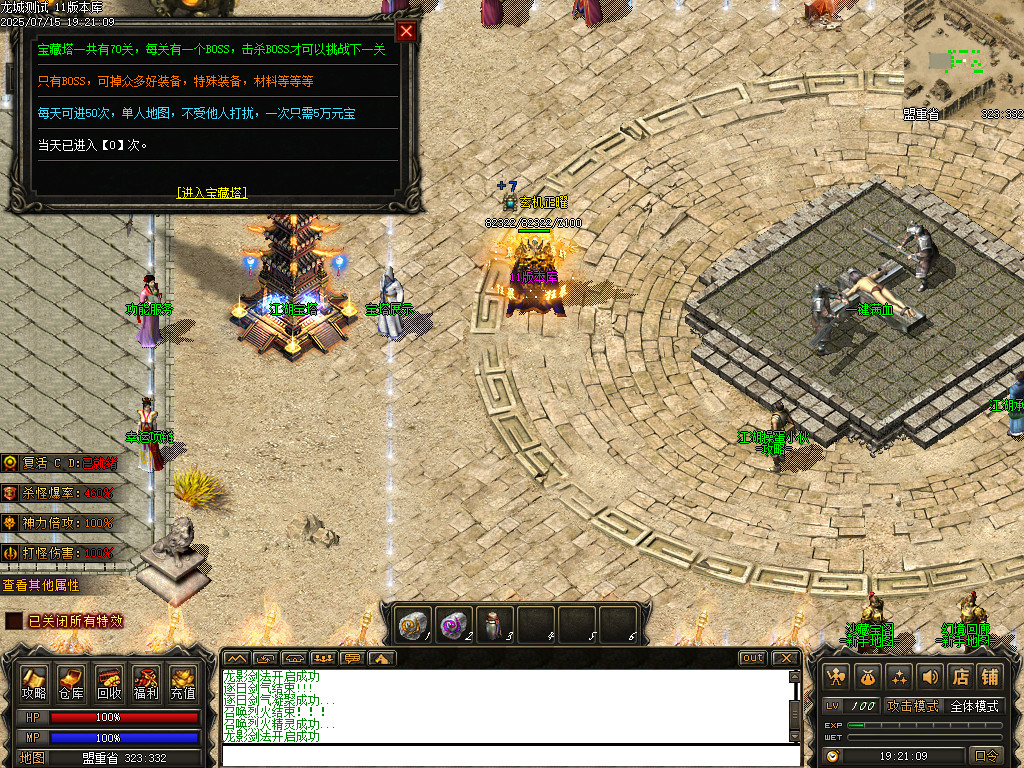Open the 仓库 warehouse
Image resolution: width=1024 pixels, height=768 pixels.
[71, 682]
